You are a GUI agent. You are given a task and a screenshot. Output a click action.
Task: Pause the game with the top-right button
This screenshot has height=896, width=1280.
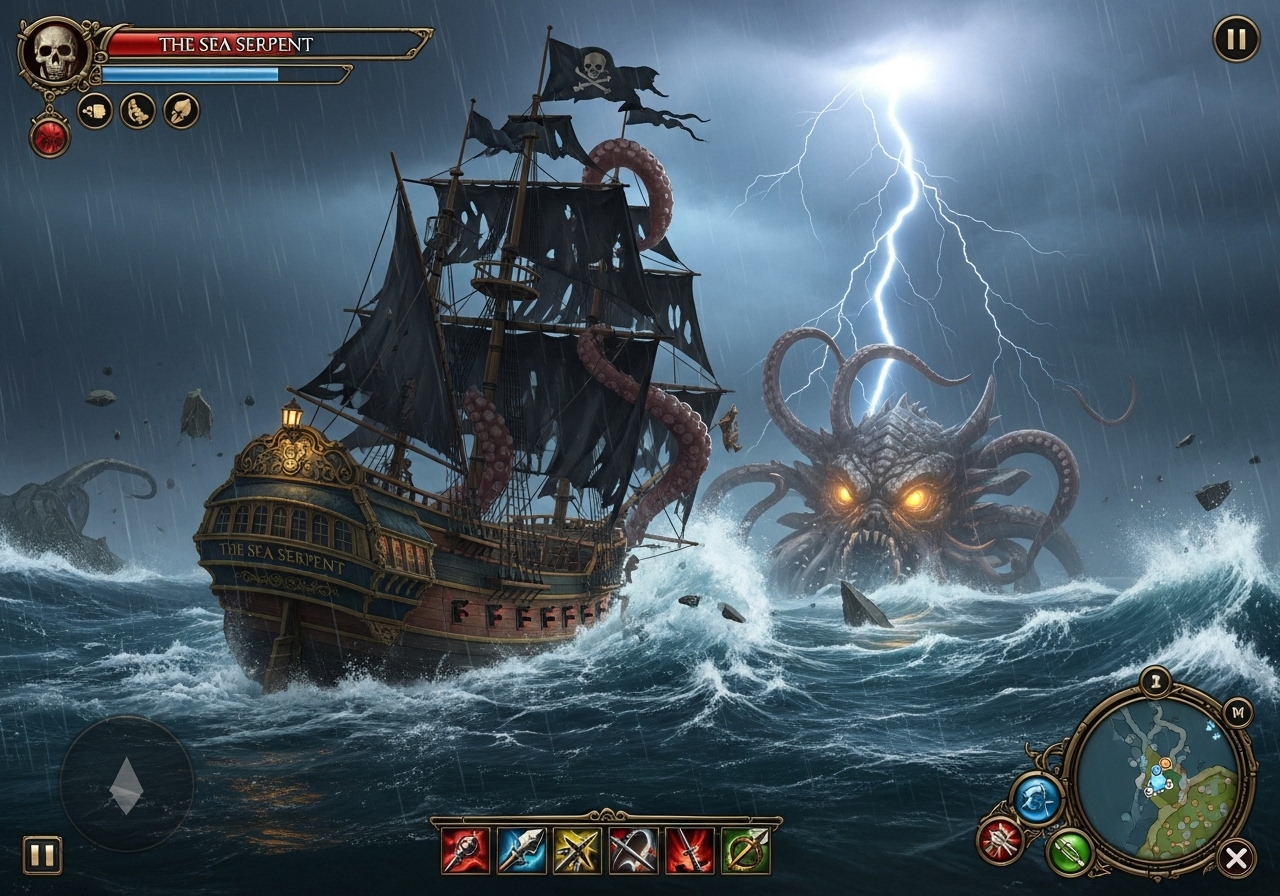pyautogui.click(x=1236, y=39)
